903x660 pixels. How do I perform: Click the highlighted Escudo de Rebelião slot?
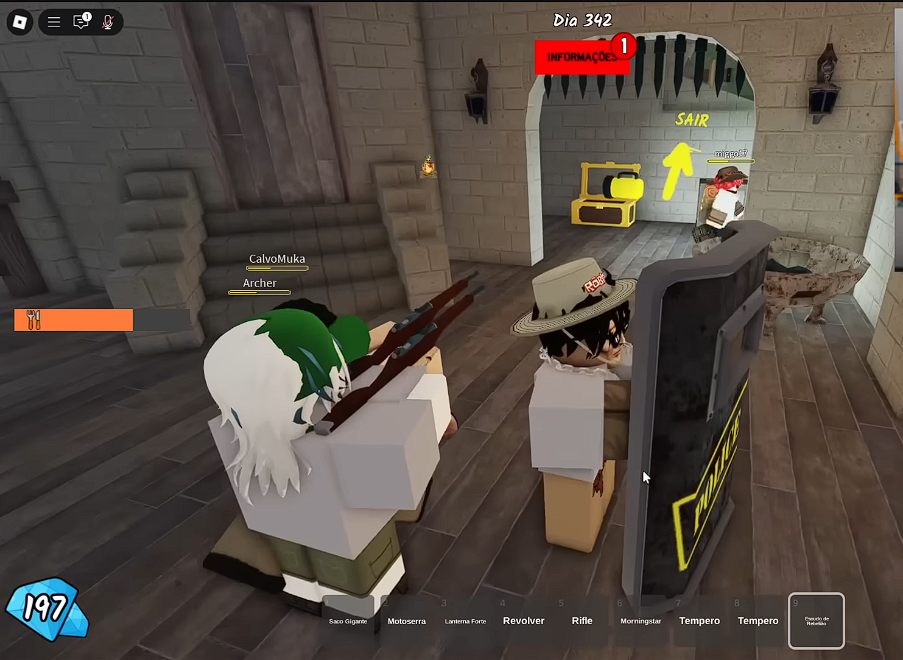coord(816,620)
